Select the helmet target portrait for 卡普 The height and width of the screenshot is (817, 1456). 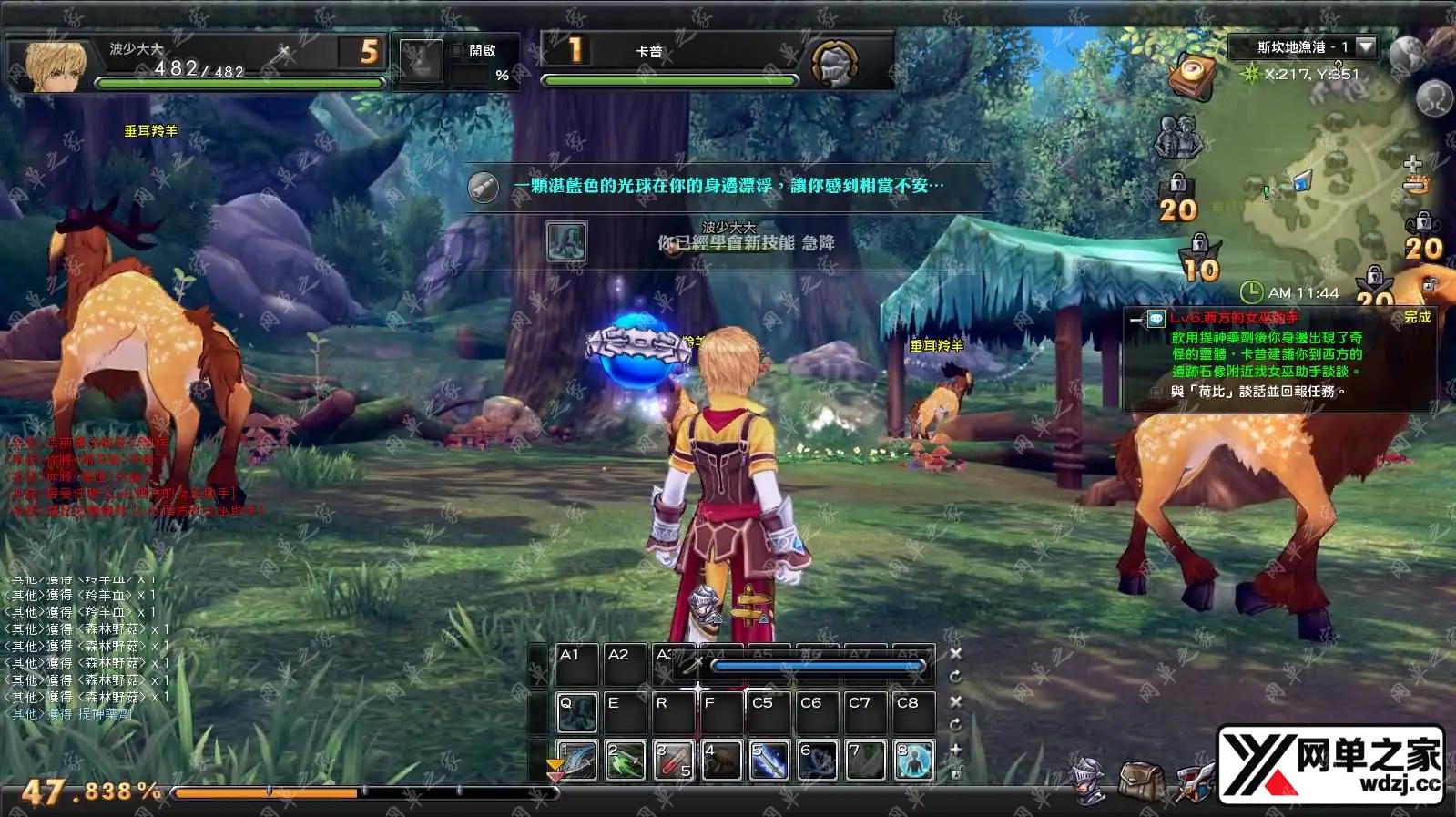[x=833, y=63]
